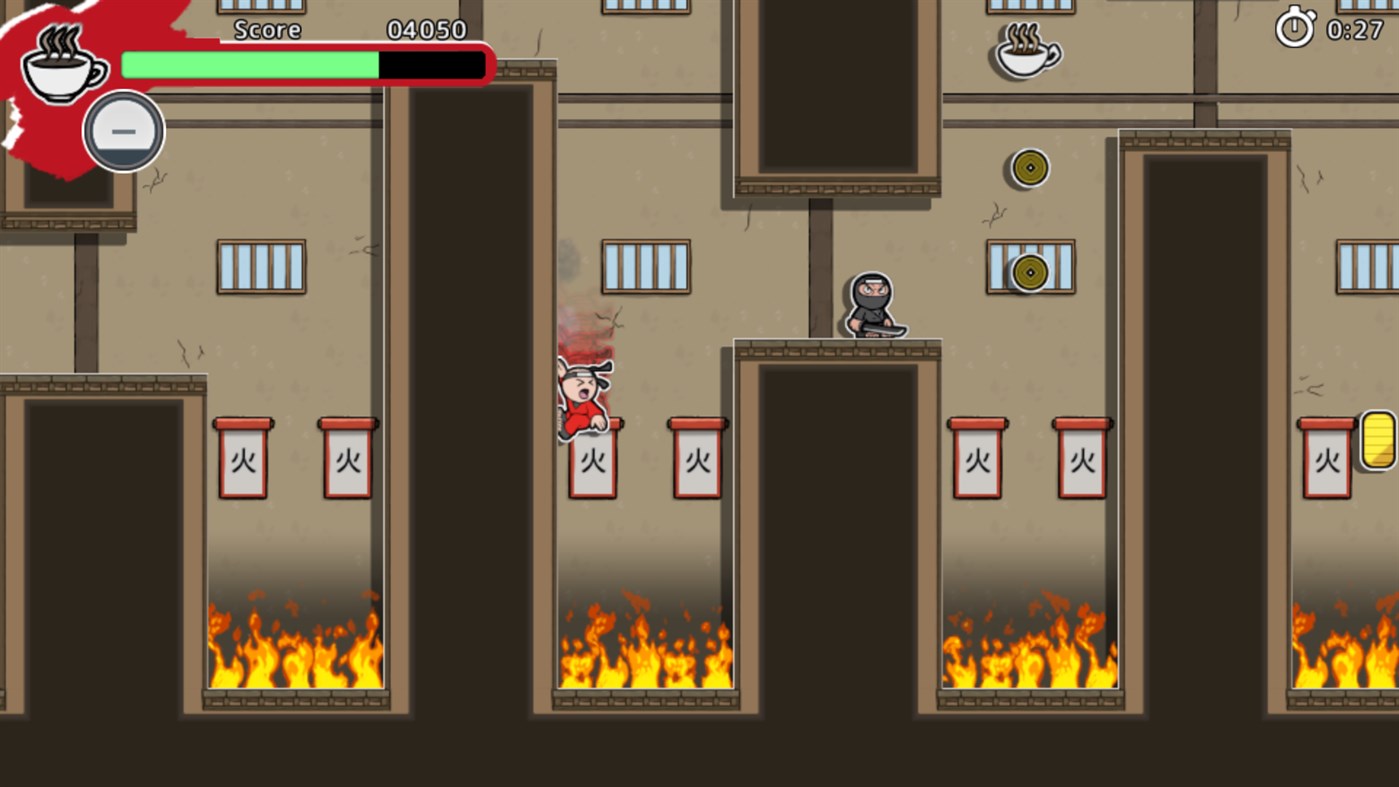The height and width of the screenshot is (787, 1399).
Task: Click the green health bar
Action: pos(248,64)
